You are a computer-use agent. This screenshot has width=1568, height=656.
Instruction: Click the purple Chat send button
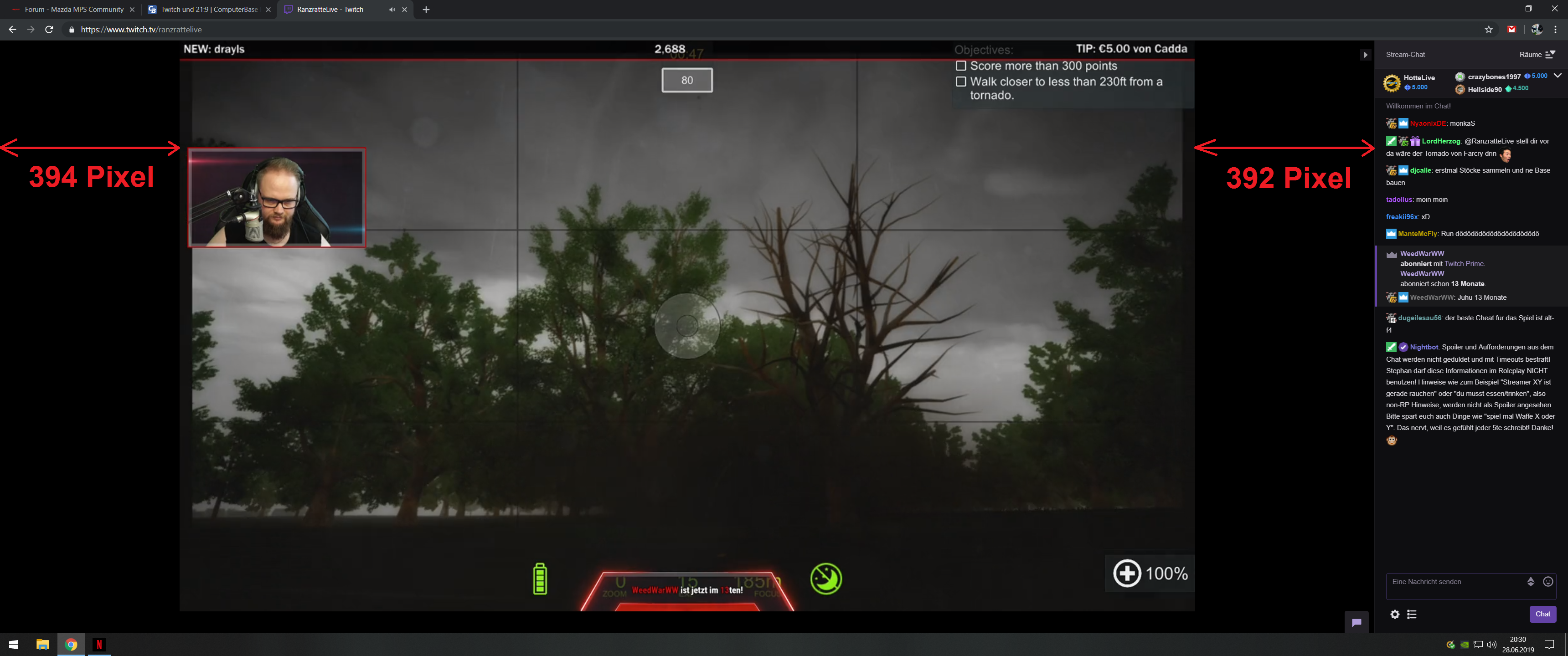pyautogui.click(x=1542, y=614)
